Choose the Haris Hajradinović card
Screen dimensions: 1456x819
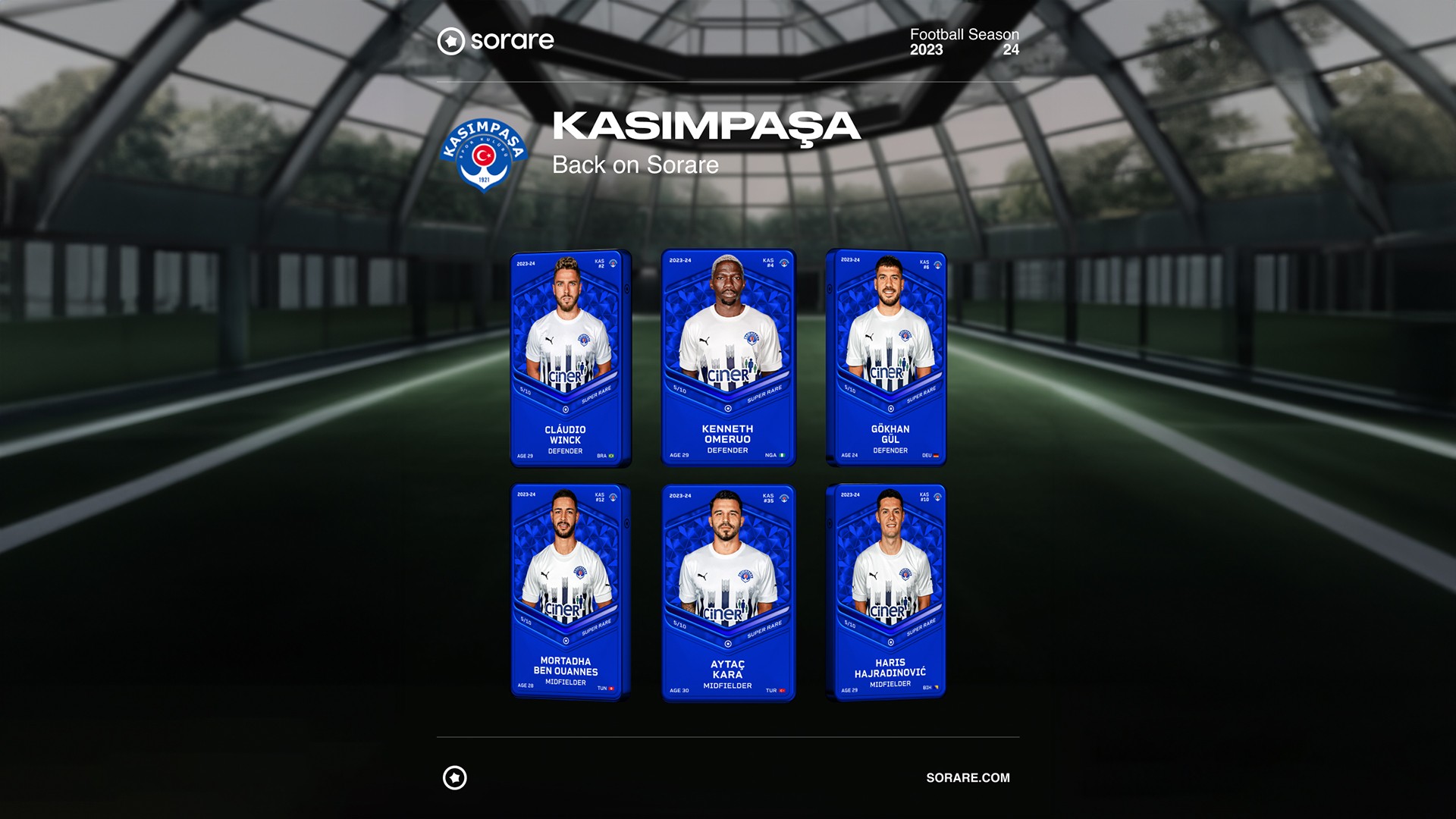point(886,591)
